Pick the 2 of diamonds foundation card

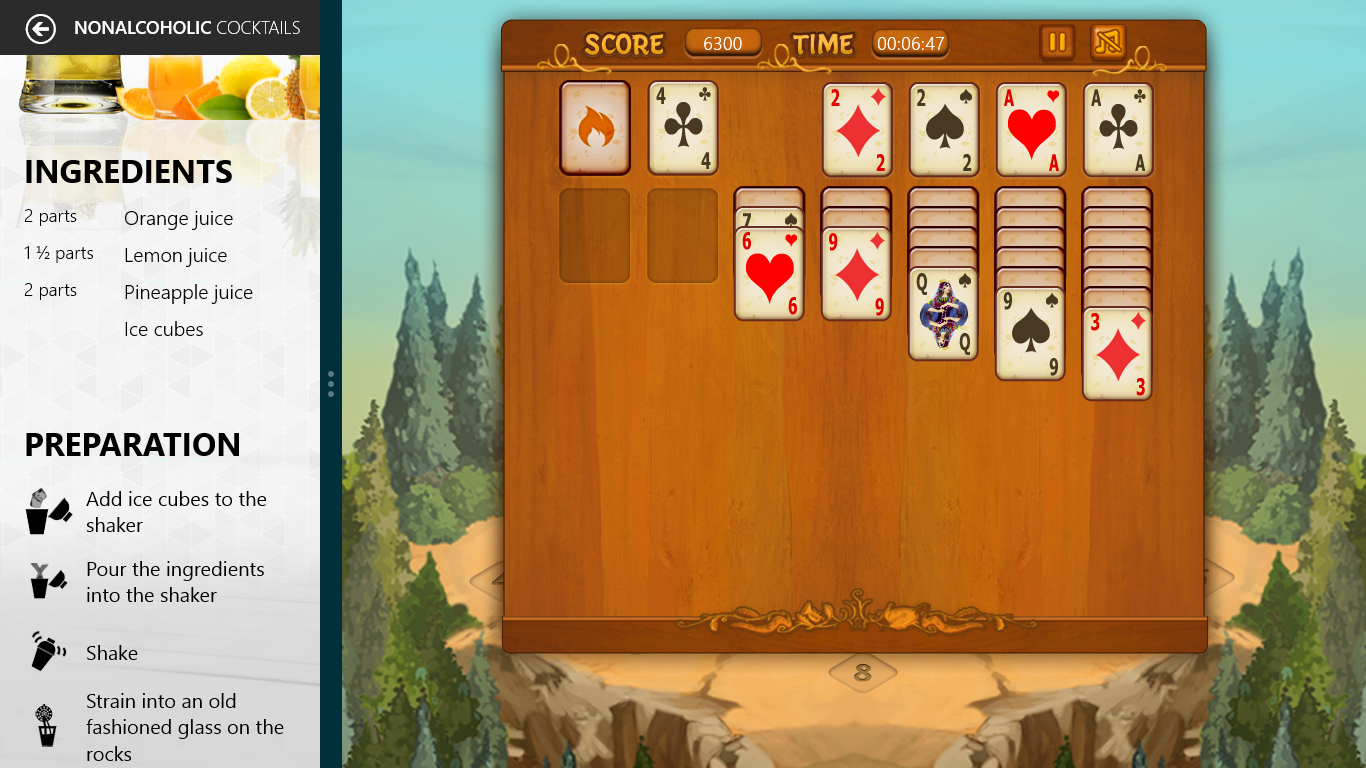[x=857, y=130]
